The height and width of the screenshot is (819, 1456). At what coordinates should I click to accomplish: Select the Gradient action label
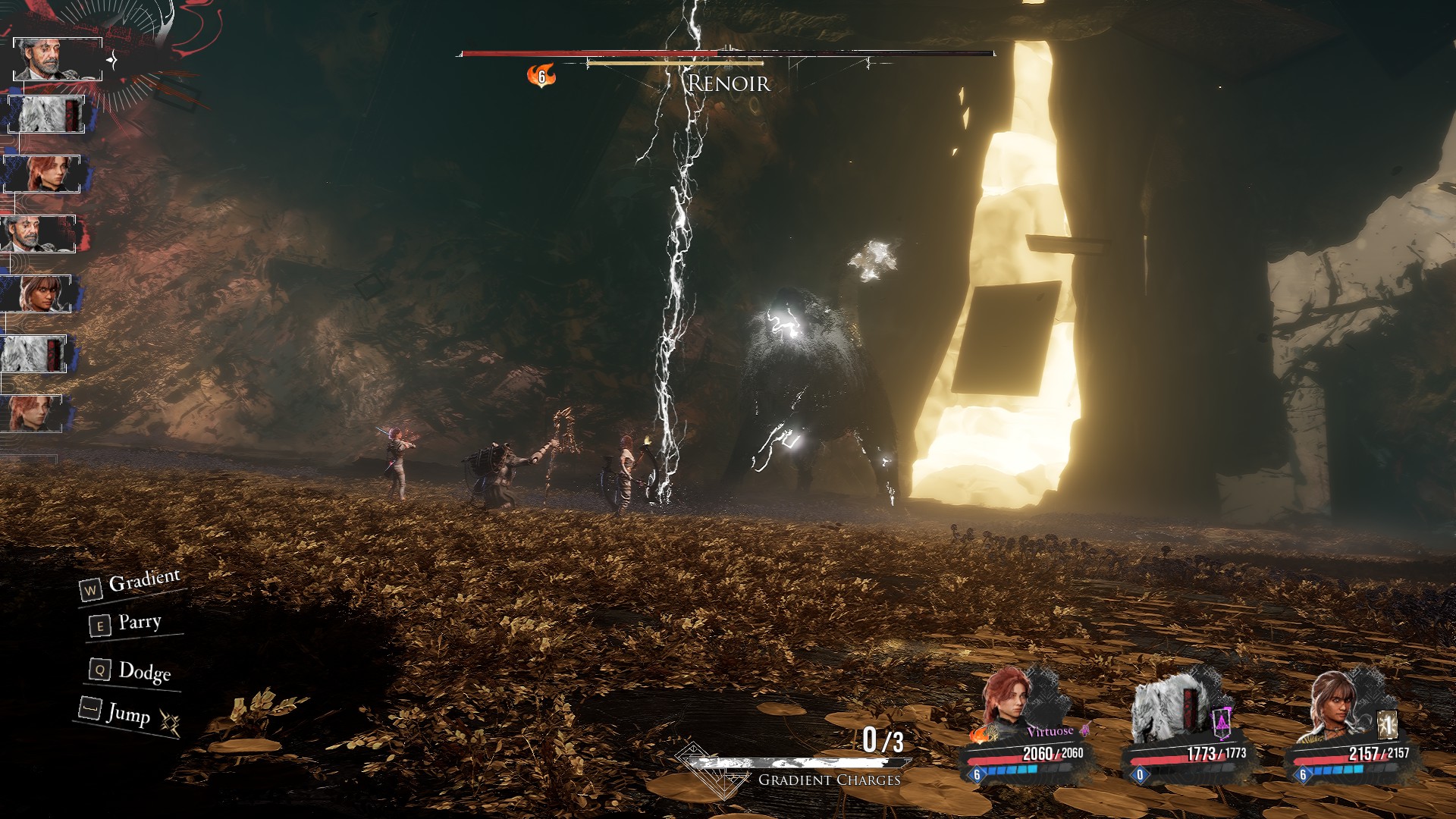click(144, 582)
